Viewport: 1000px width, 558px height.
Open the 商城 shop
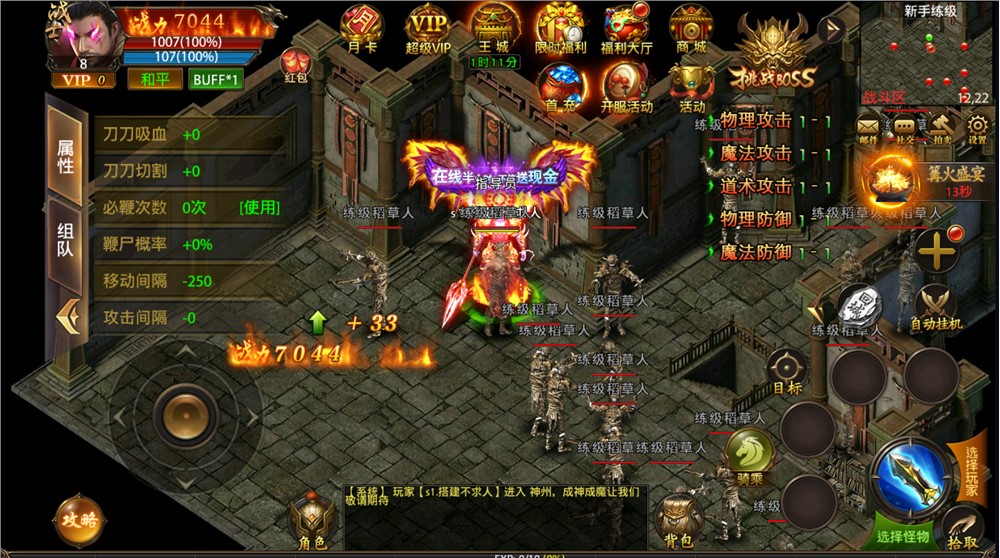click(x=691, y=25)
